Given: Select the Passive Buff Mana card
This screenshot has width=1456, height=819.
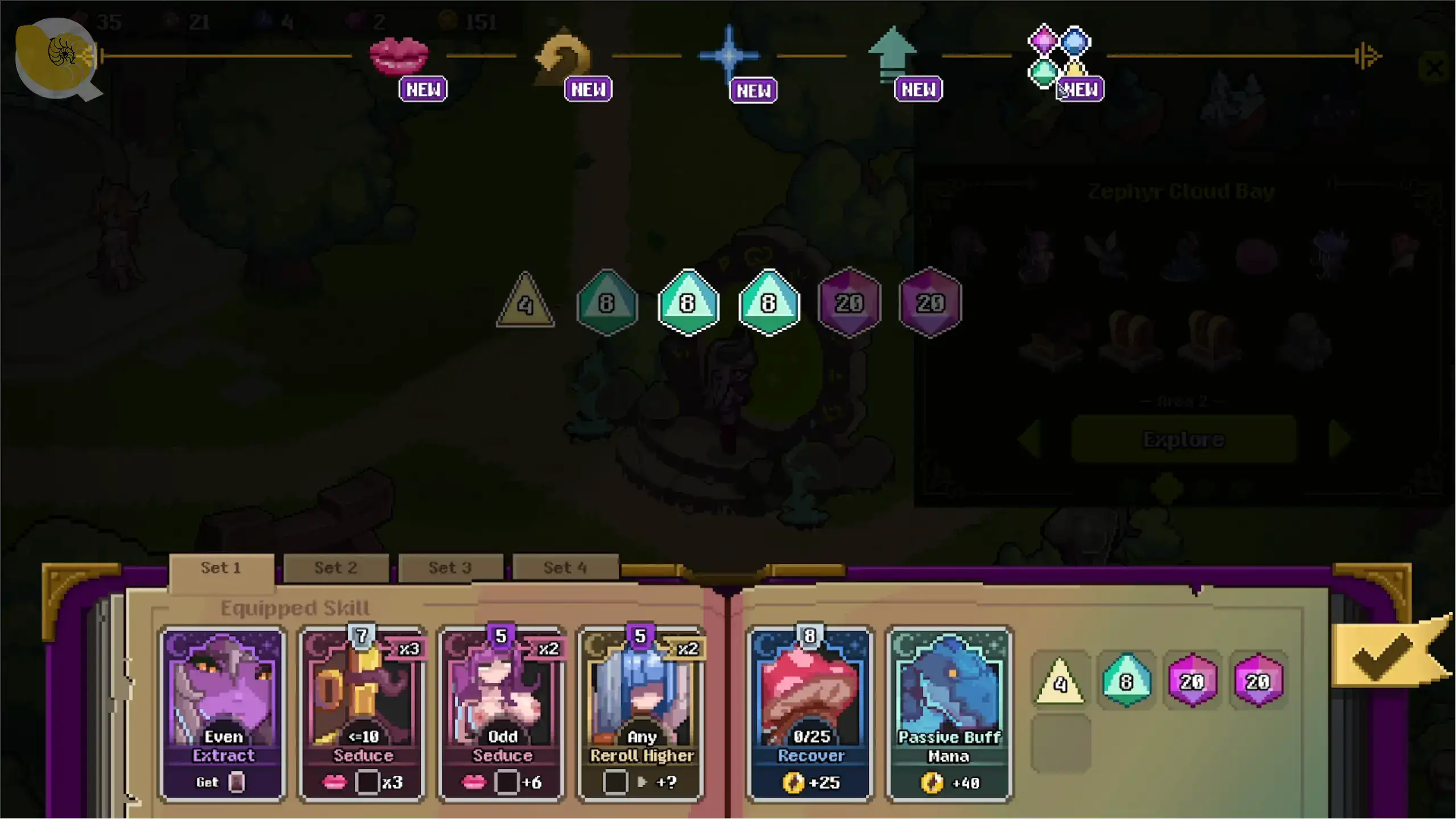Looking at the screenshot, I should (949, 714).
